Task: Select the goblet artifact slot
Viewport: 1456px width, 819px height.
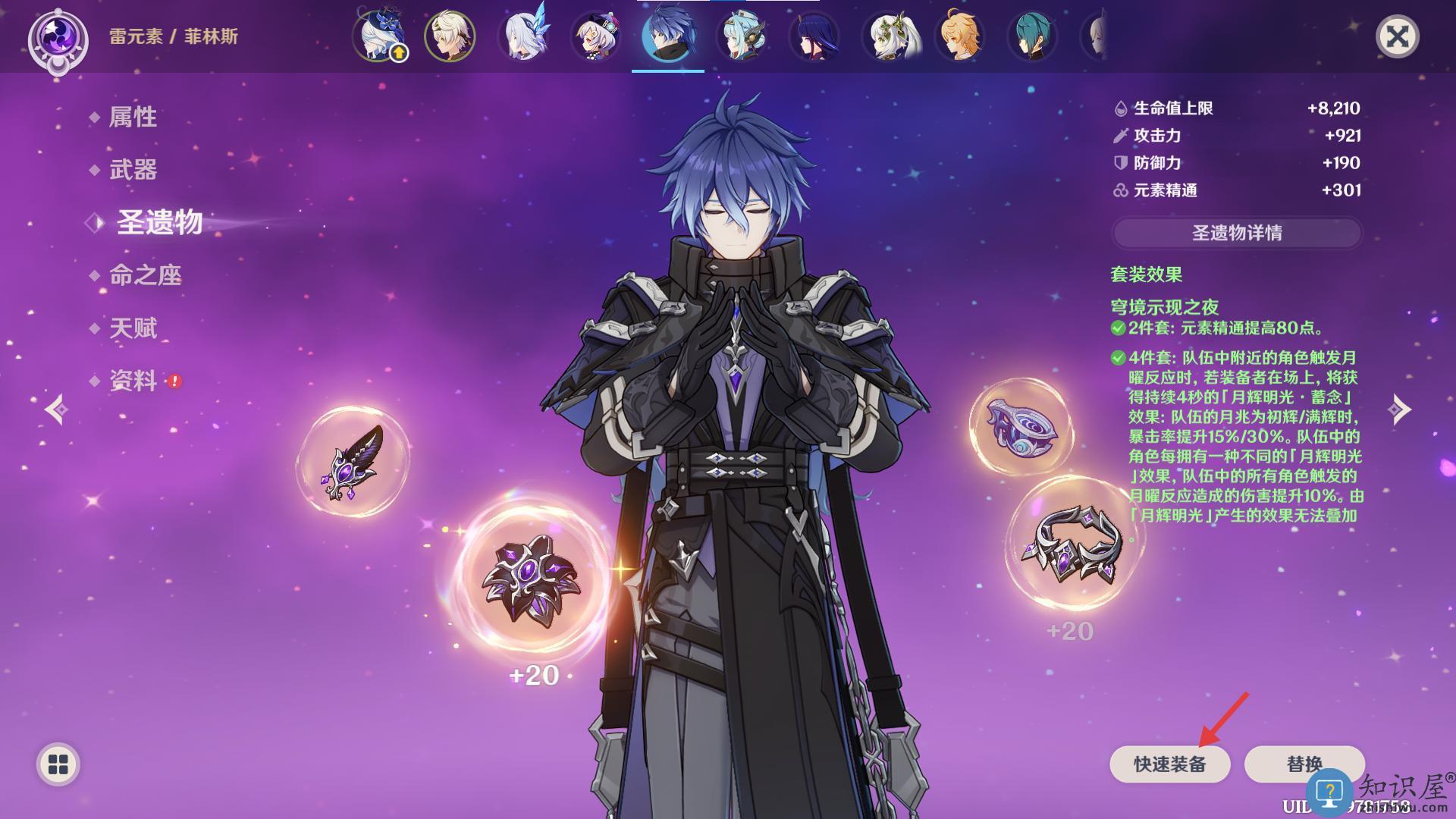Action: [x=1021, y=427]
